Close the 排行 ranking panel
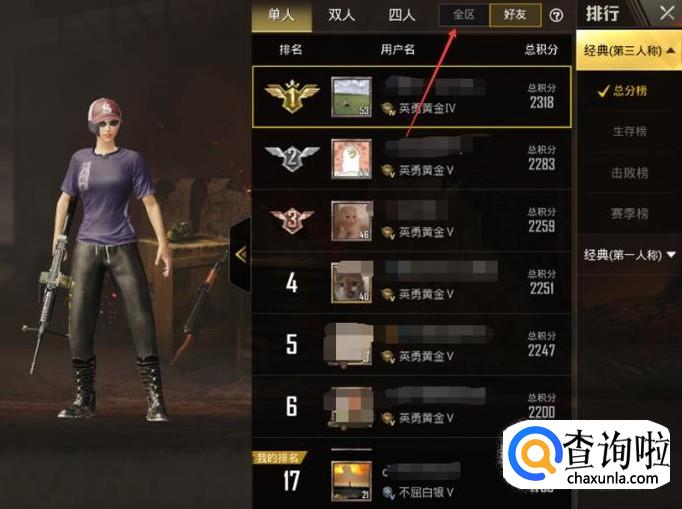 (x=667, y=13)
